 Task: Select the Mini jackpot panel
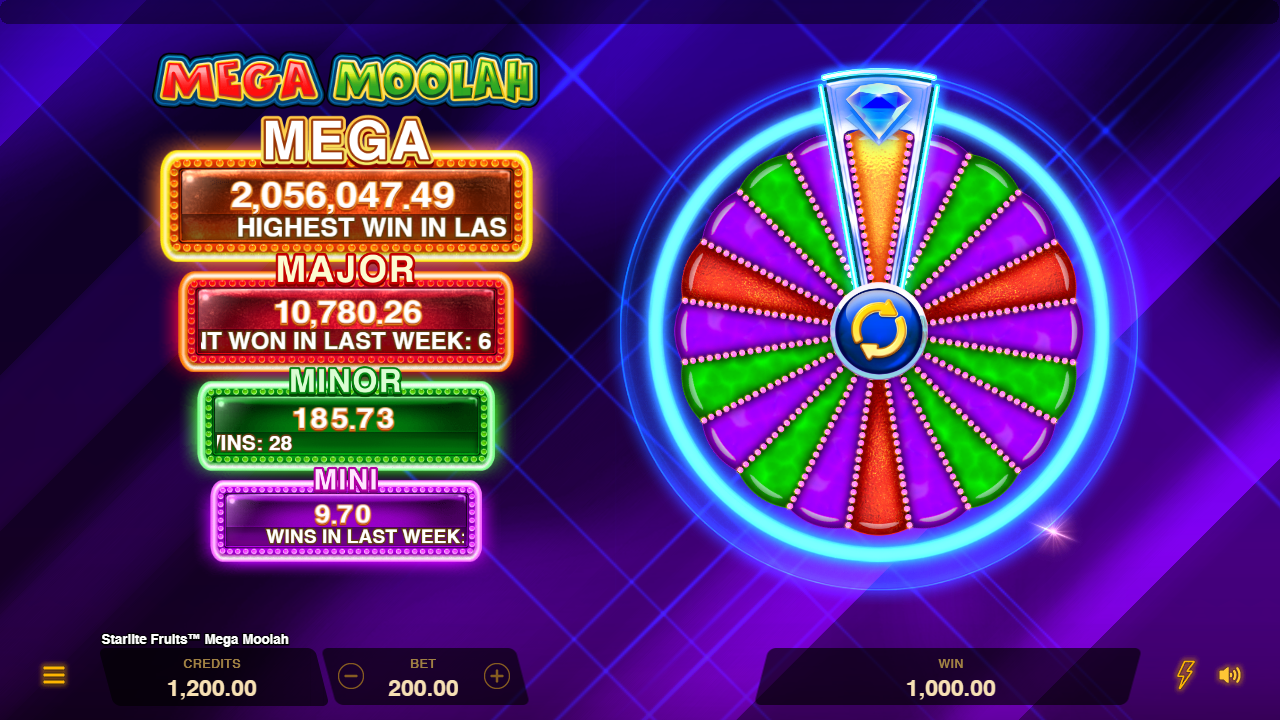[x=346, y=521]
